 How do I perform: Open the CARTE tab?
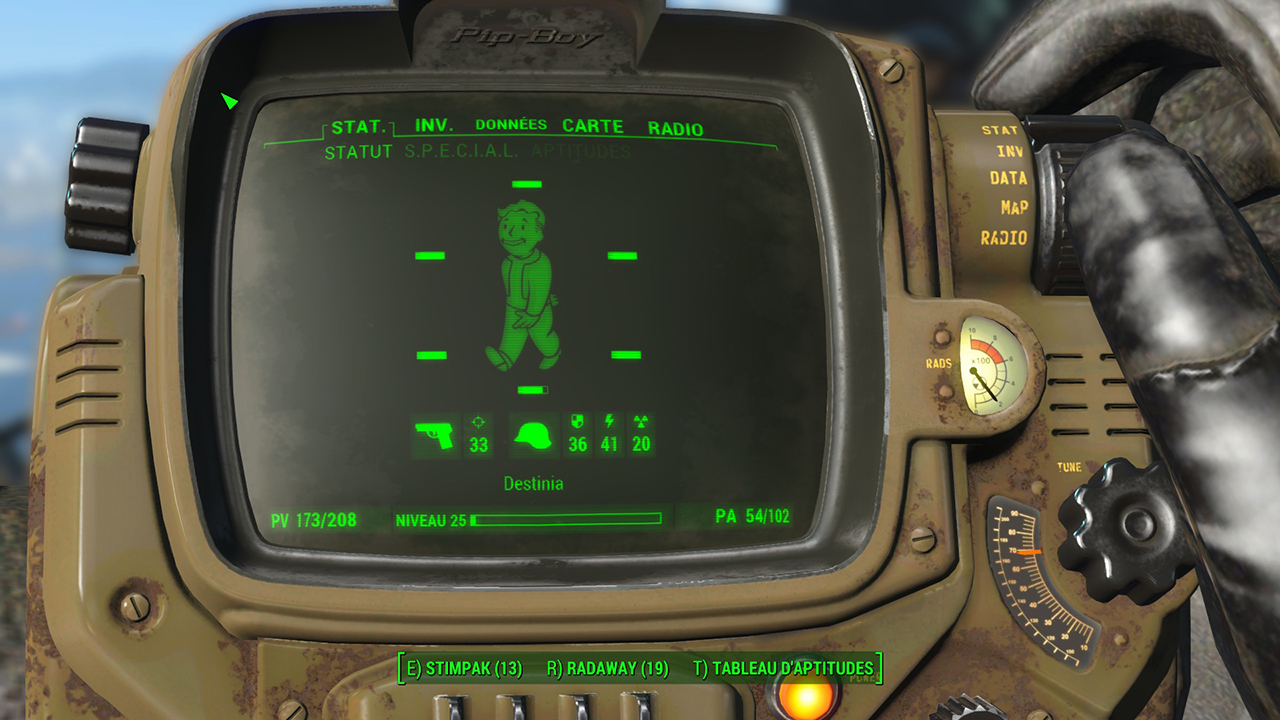click(593, 126)
